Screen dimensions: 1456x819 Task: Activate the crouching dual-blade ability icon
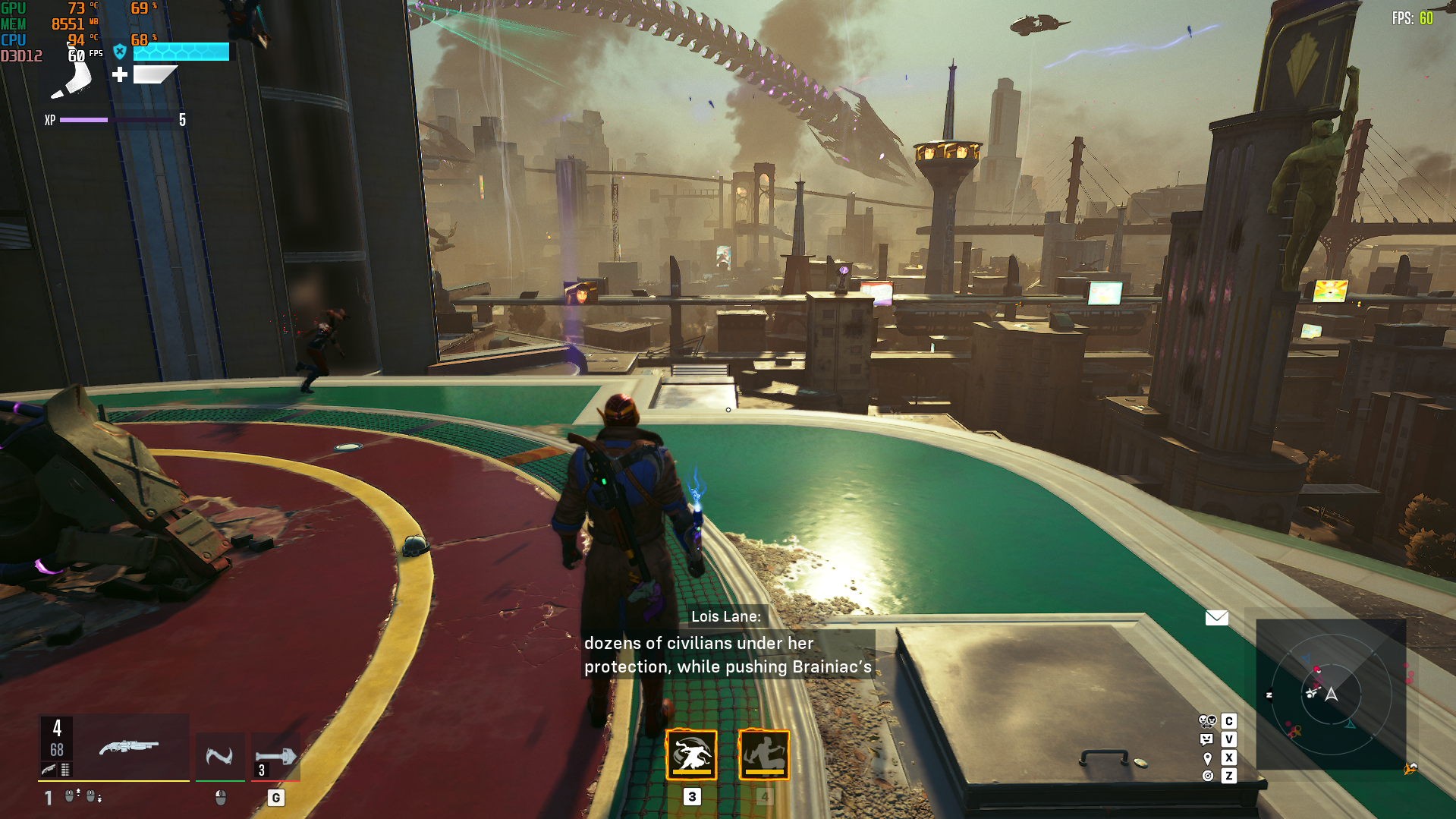point(764,754)
